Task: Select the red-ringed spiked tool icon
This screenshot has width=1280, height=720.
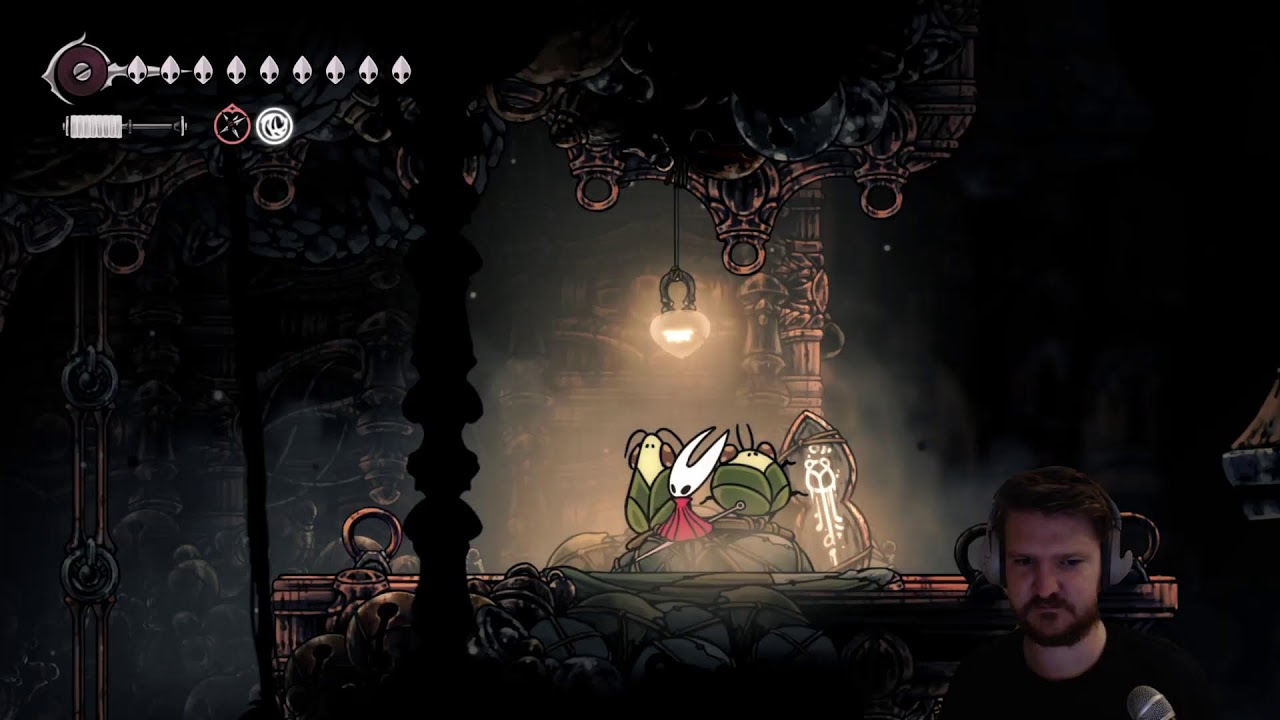Action: point(232,126)
